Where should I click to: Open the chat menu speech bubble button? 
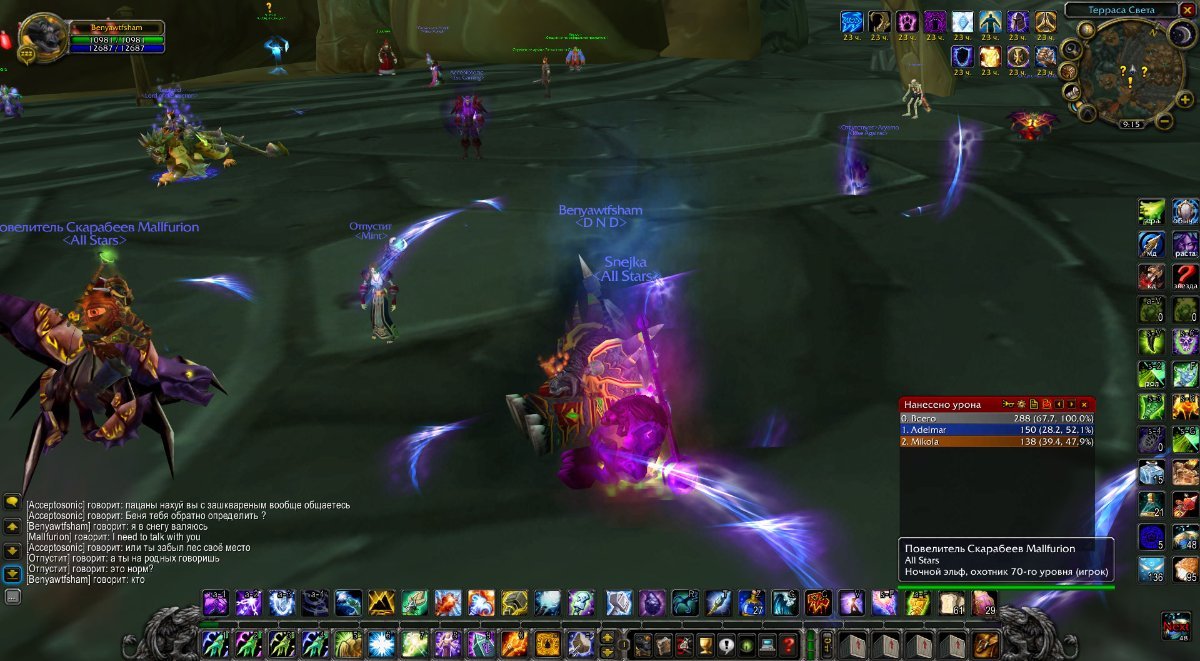13,500
